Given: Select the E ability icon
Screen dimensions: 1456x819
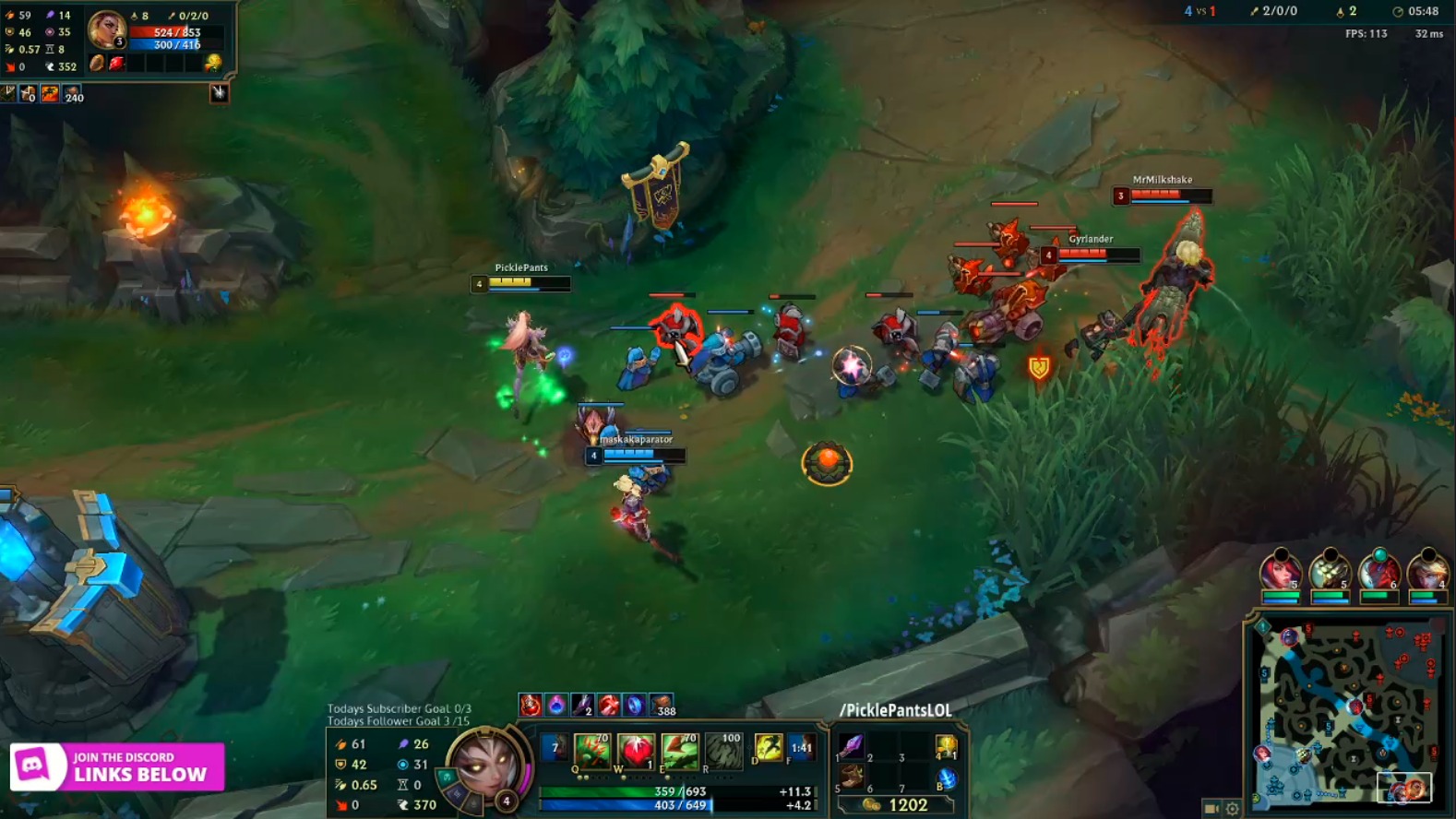Looking at the screenshot, I should pos(678,749).
